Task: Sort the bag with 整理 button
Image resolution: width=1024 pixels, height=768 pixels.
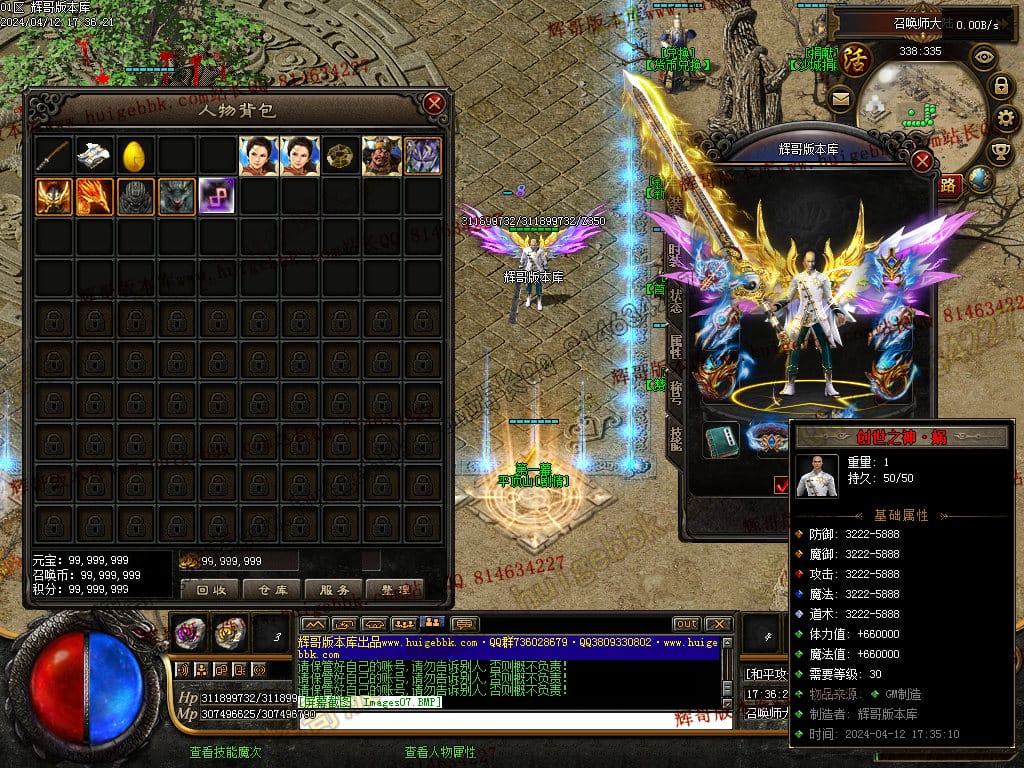Action: pyautogui.click(x=395, y=590)
